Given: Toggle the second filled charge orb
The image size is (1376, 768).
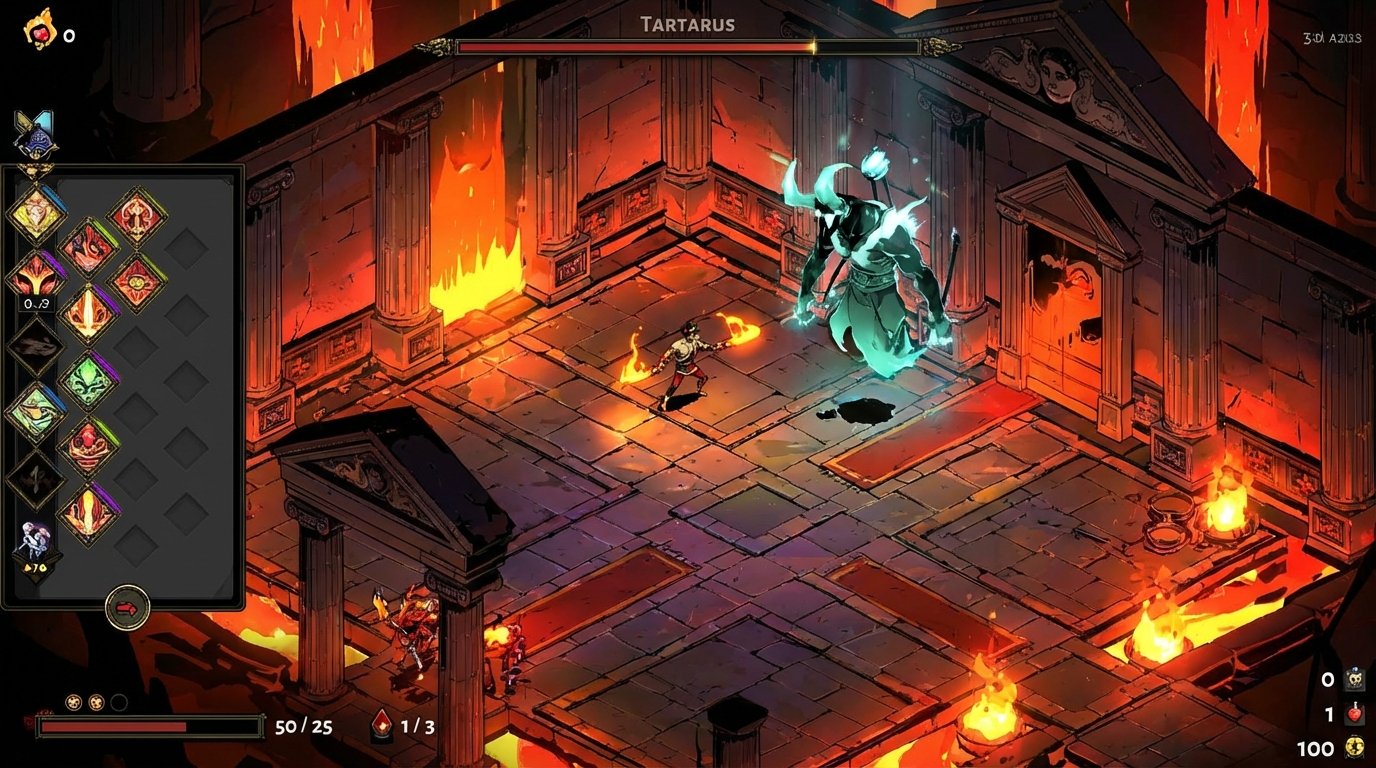Looking at the screenshot, I should click(x=97, y=704).
